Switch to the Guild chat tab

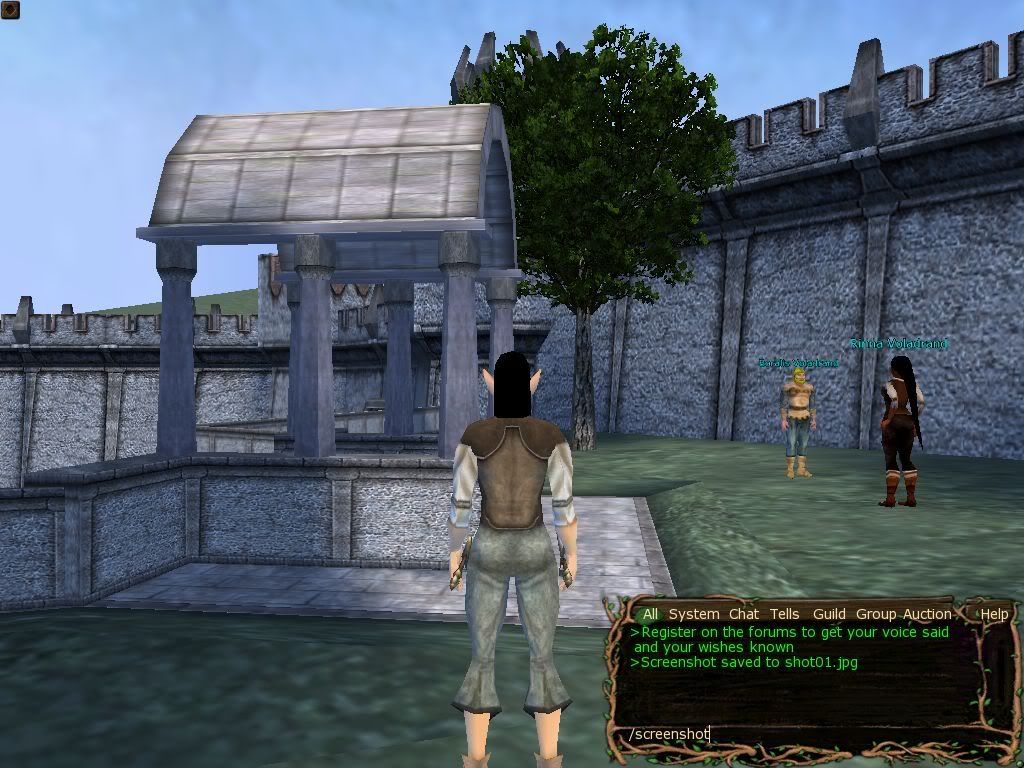pos(829,614)
